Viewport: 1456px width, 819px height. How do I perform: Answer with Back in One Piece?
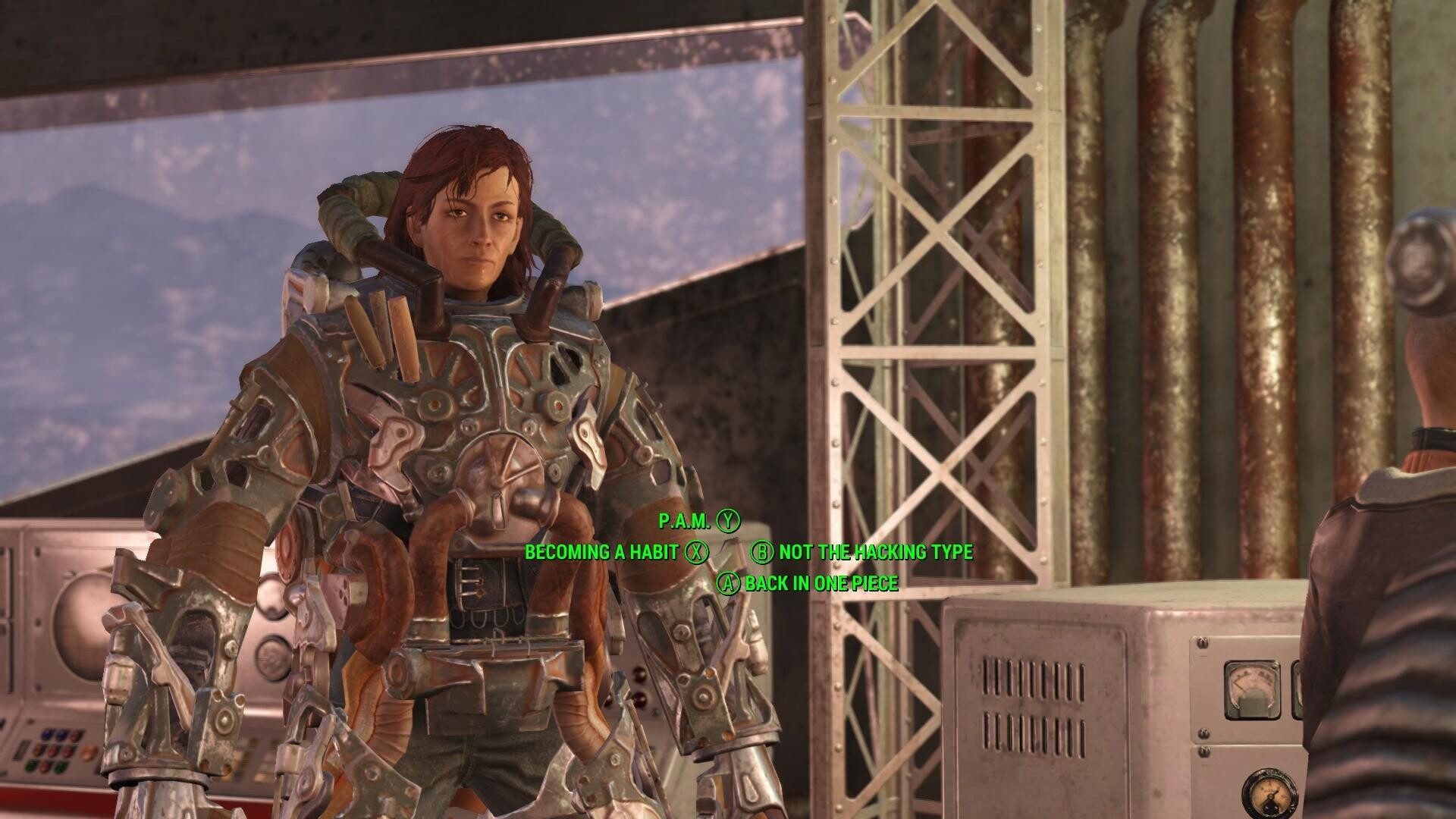[x=821, y=583]
